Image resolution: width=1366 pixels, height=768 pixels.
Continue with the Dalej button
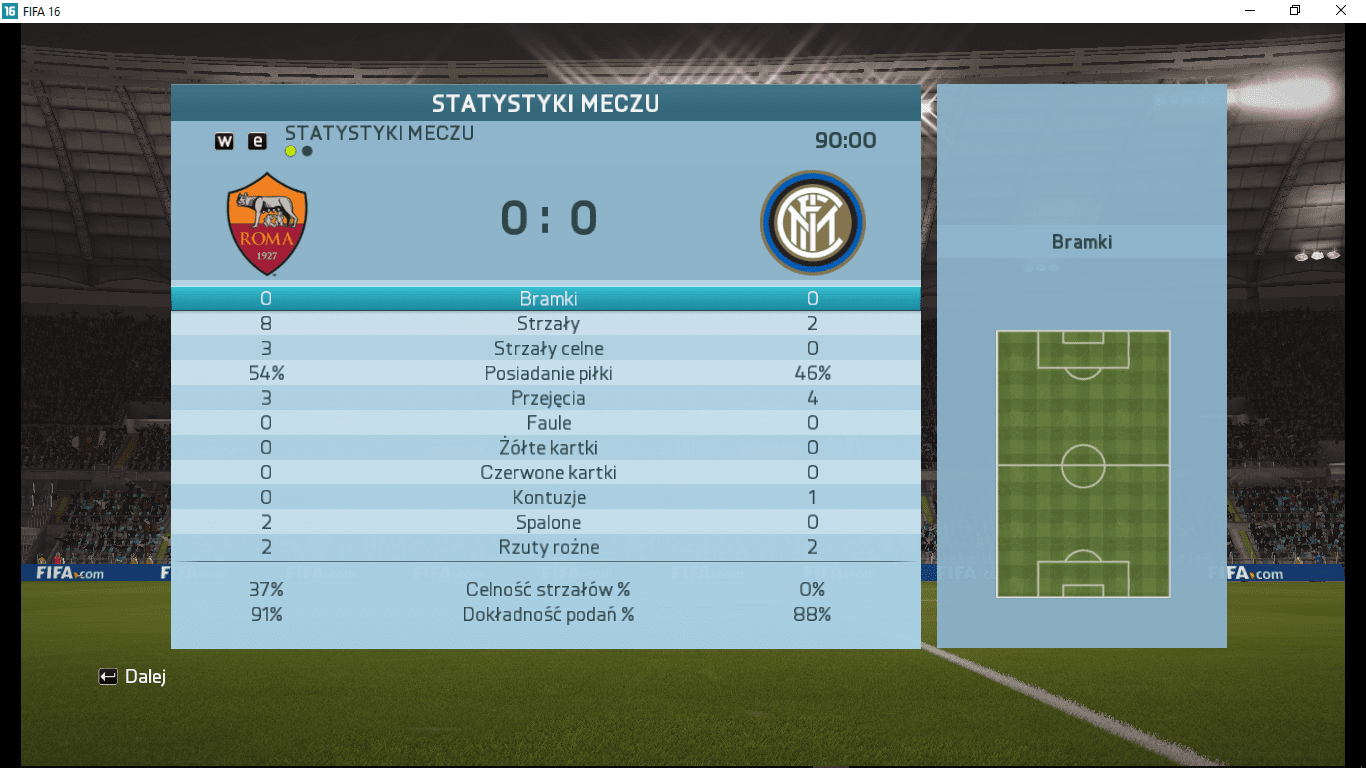click(133, 677)
